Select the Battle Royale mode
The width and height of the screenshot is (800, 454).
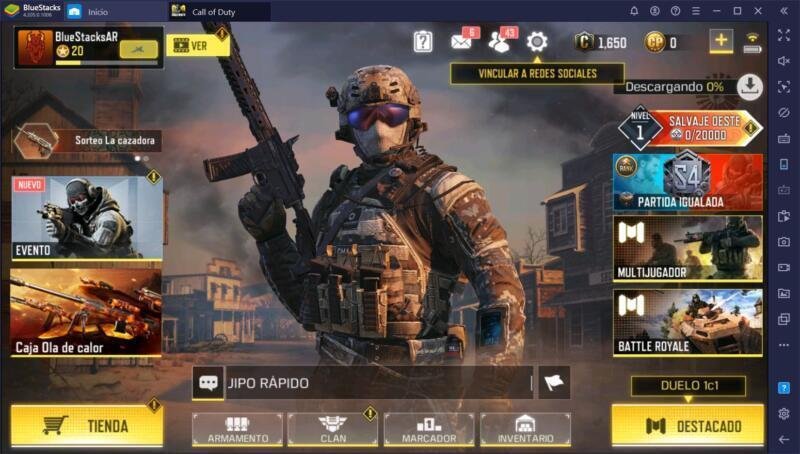click(688, 323)
